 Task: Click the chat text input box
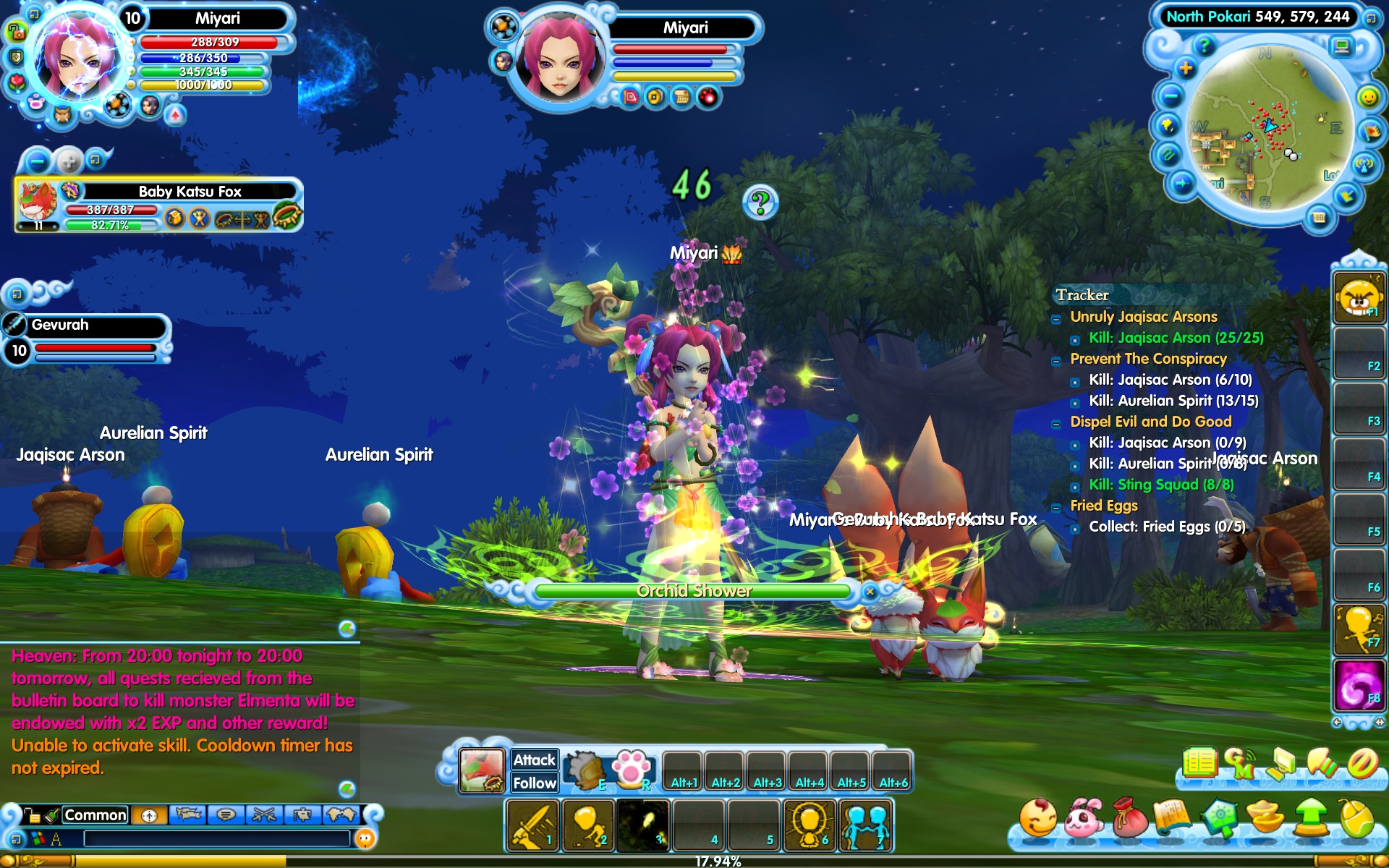(x=217, y=838)
